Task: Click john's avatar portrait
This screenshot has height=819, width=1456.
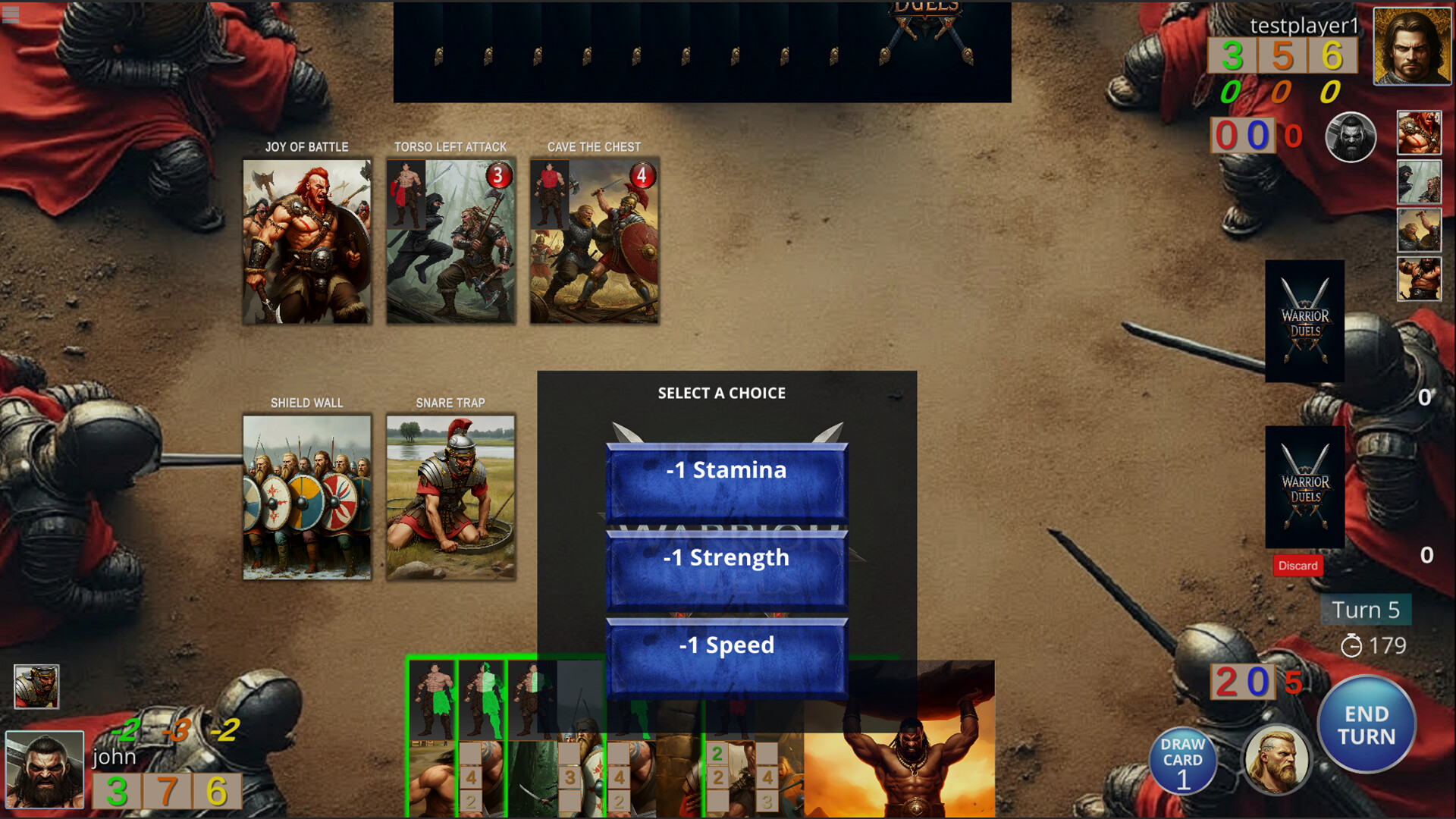Action: (44, 768)
